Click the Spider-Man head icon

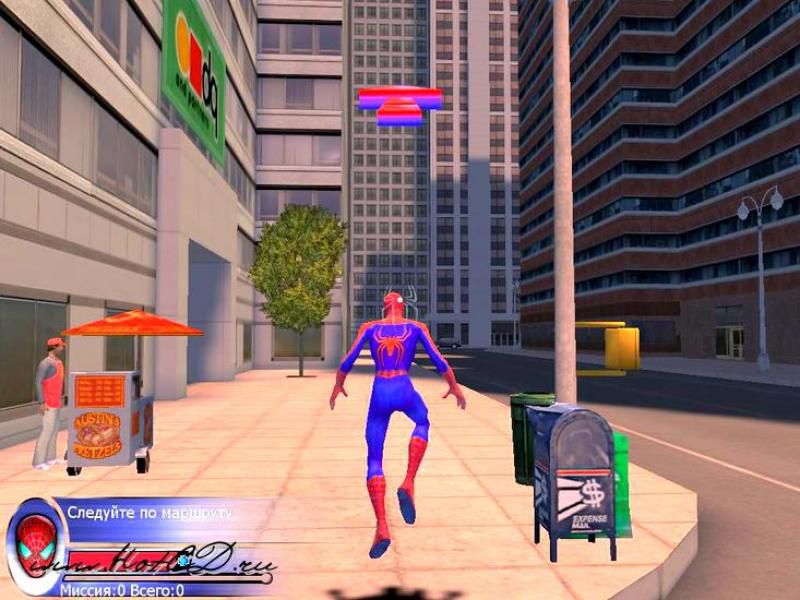[35, 546]
